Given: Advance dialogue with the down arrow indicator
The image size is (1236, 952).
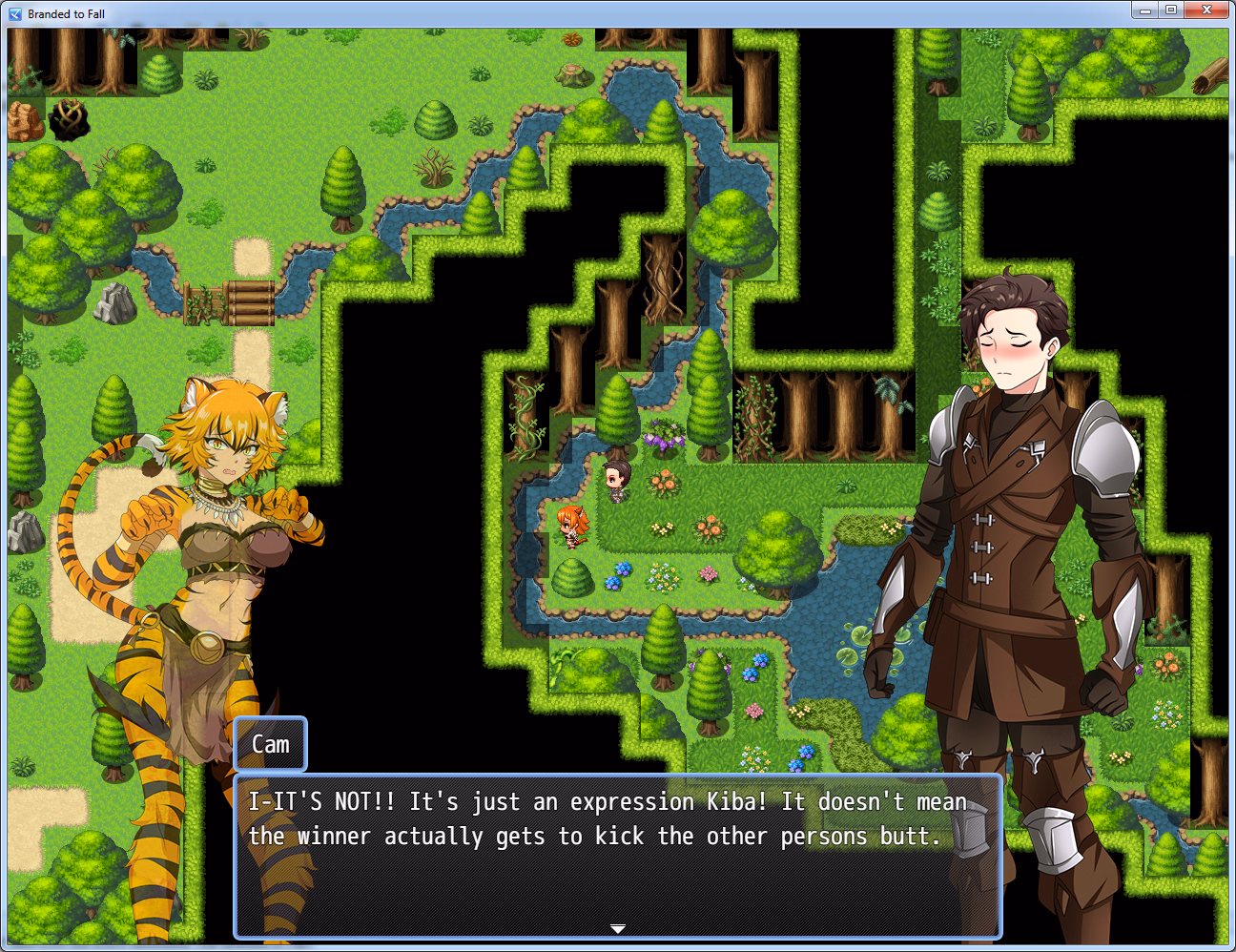Looking at the screenshot, I should [618, 928].
